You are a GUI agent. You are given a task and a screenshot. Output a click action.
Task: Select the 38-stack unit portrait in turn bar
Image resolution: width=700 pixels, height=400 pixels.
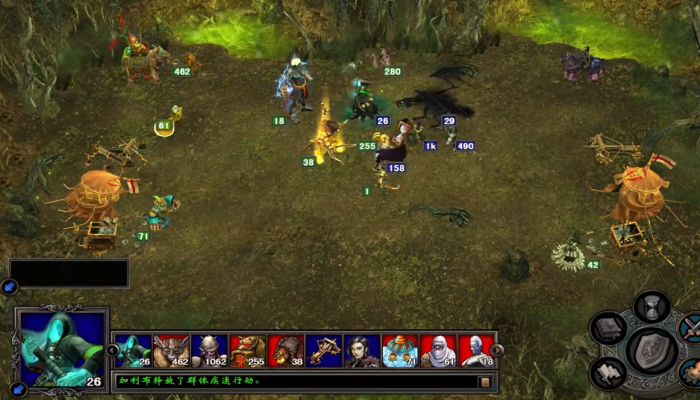pyautogui.click(x=285, y=351)
